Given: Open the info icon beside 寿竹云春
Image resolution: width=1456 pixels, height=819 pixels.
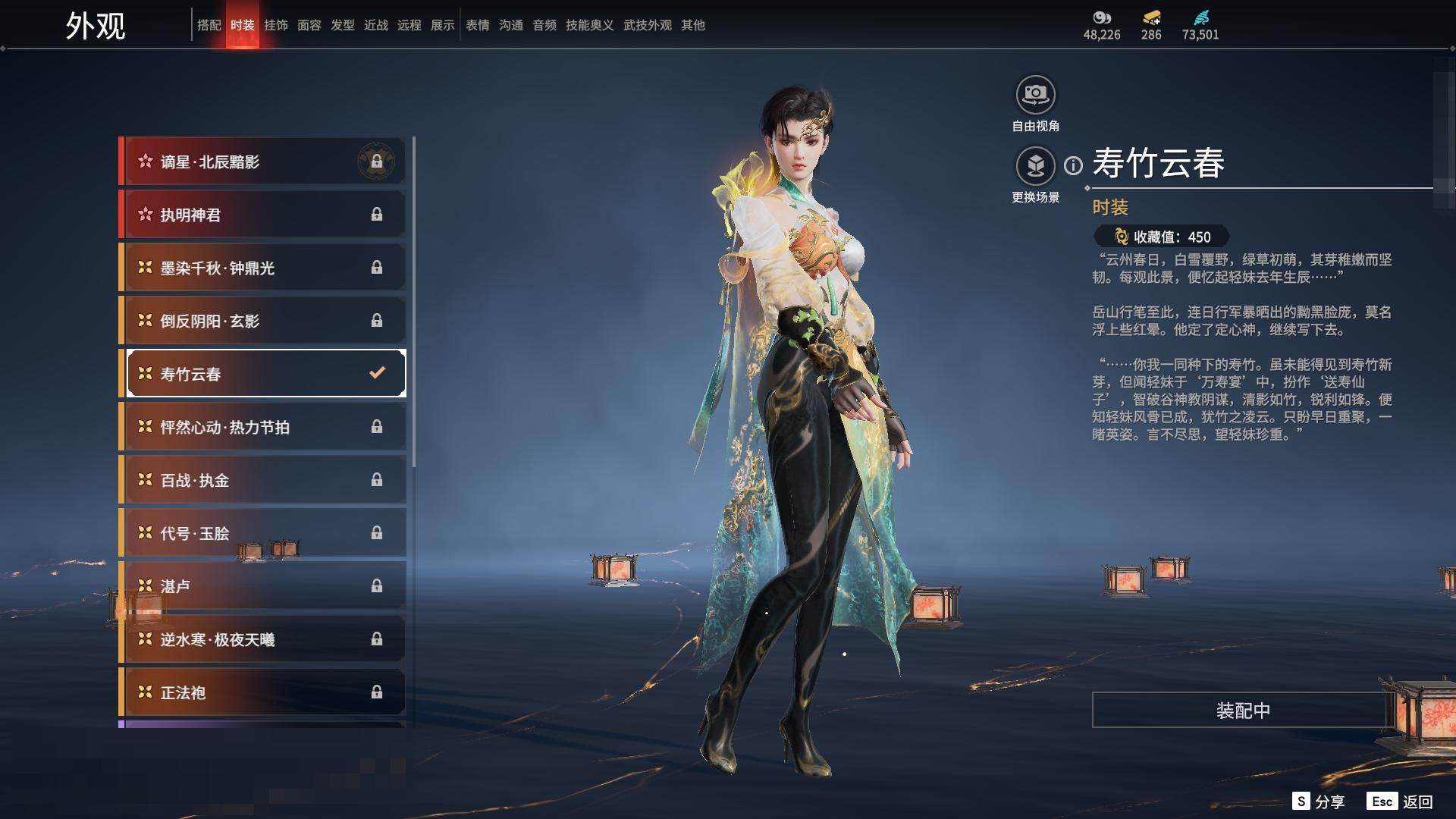Looking at the screenshot, I should (1073, 165).
